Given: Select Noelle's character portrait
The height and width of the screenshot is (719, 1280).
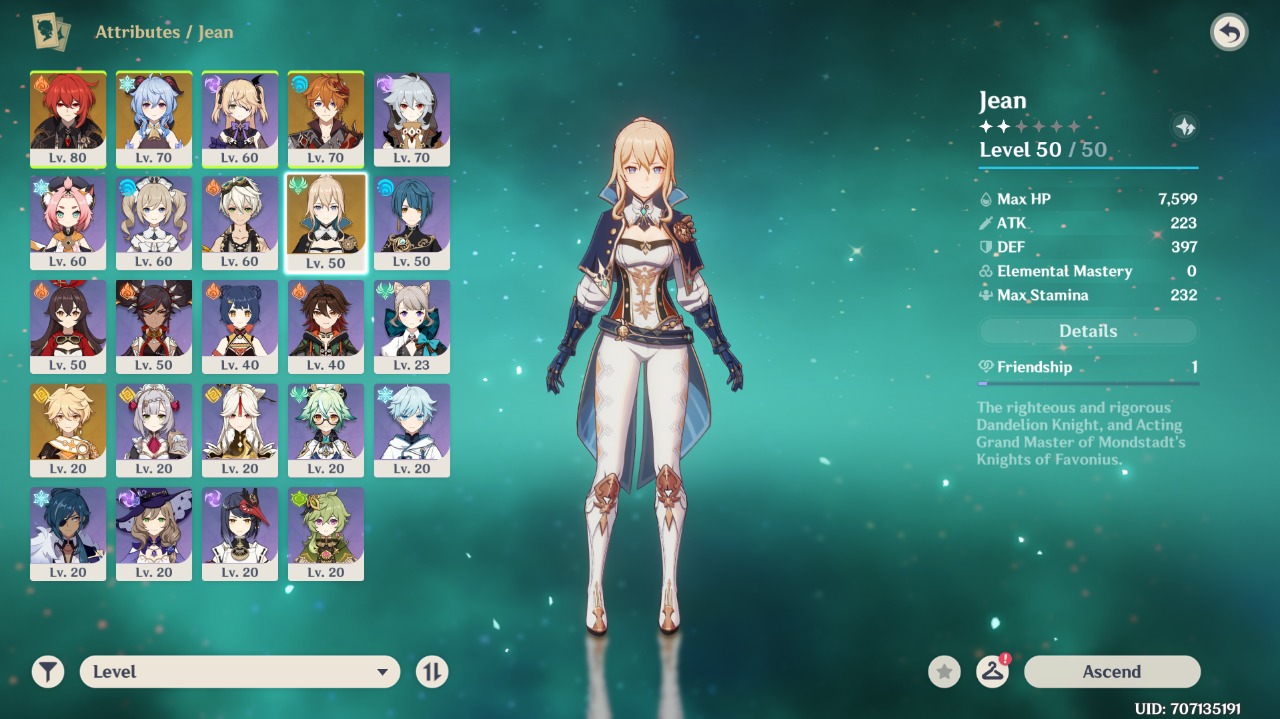Looking at the screenshot, I should tap(154, 430).
